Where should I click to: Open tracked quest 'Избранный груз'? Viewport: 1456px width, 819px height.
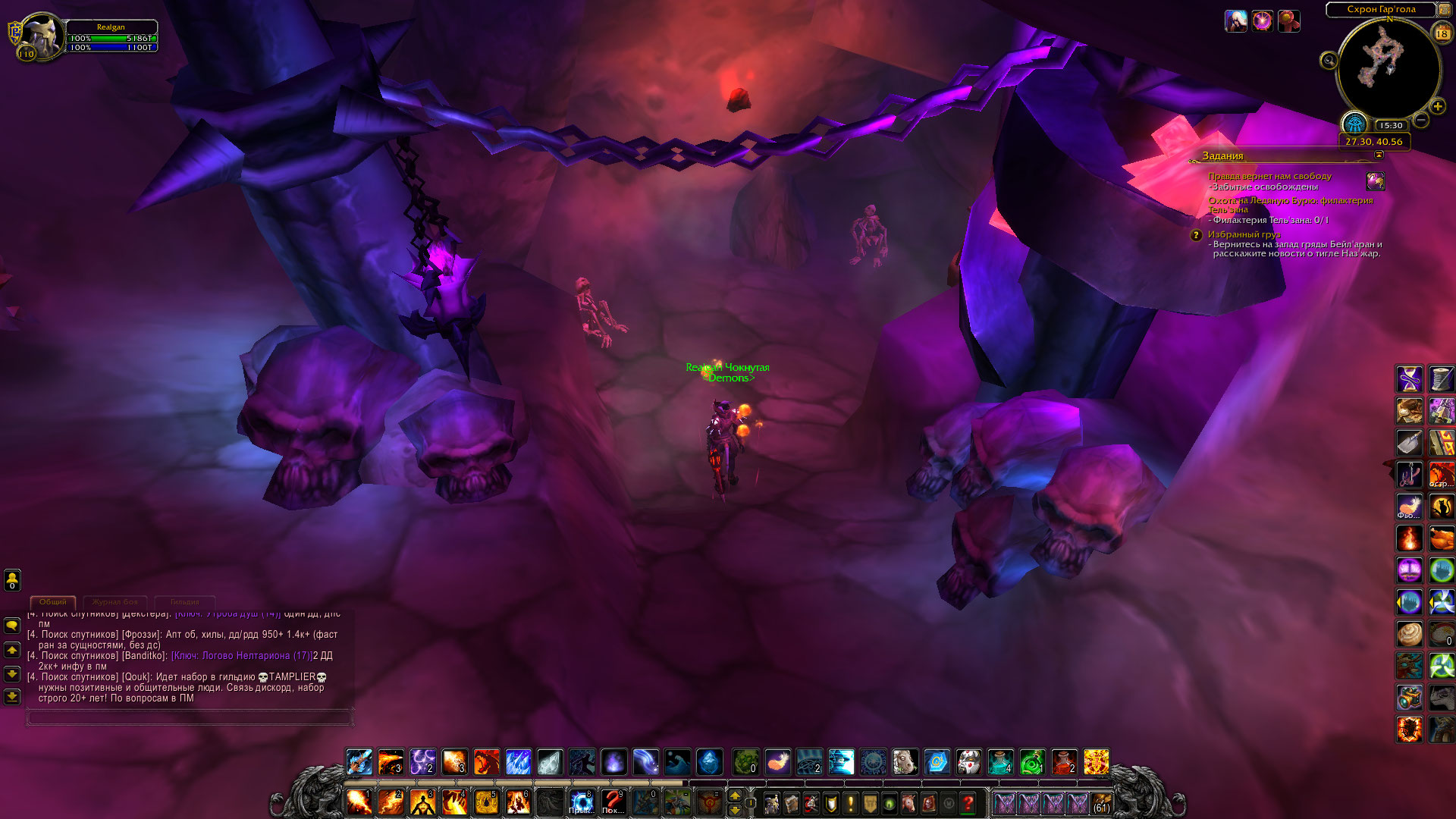(x=1244, y=234)
